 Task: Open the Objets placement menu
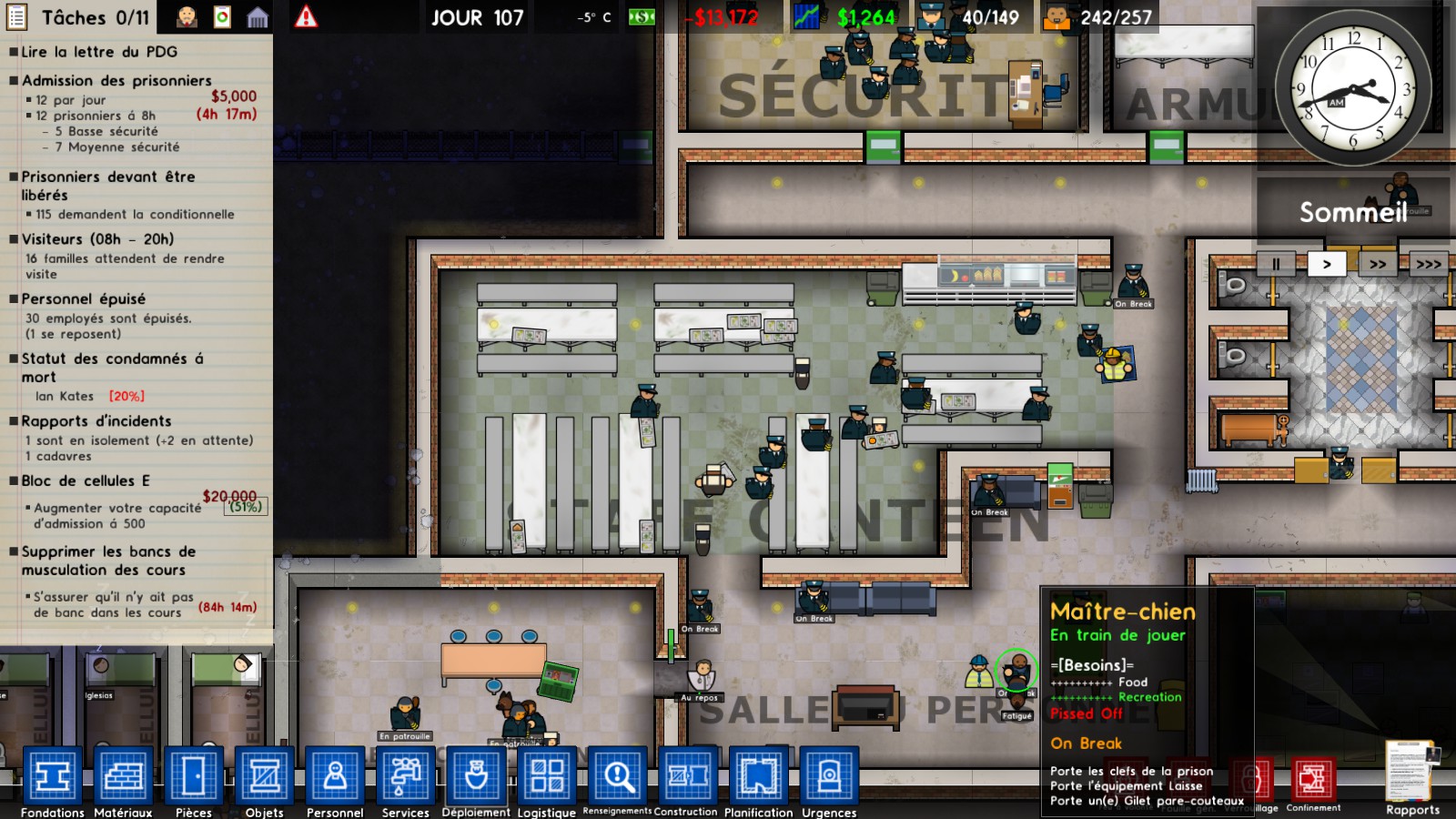tap(263, 774)
